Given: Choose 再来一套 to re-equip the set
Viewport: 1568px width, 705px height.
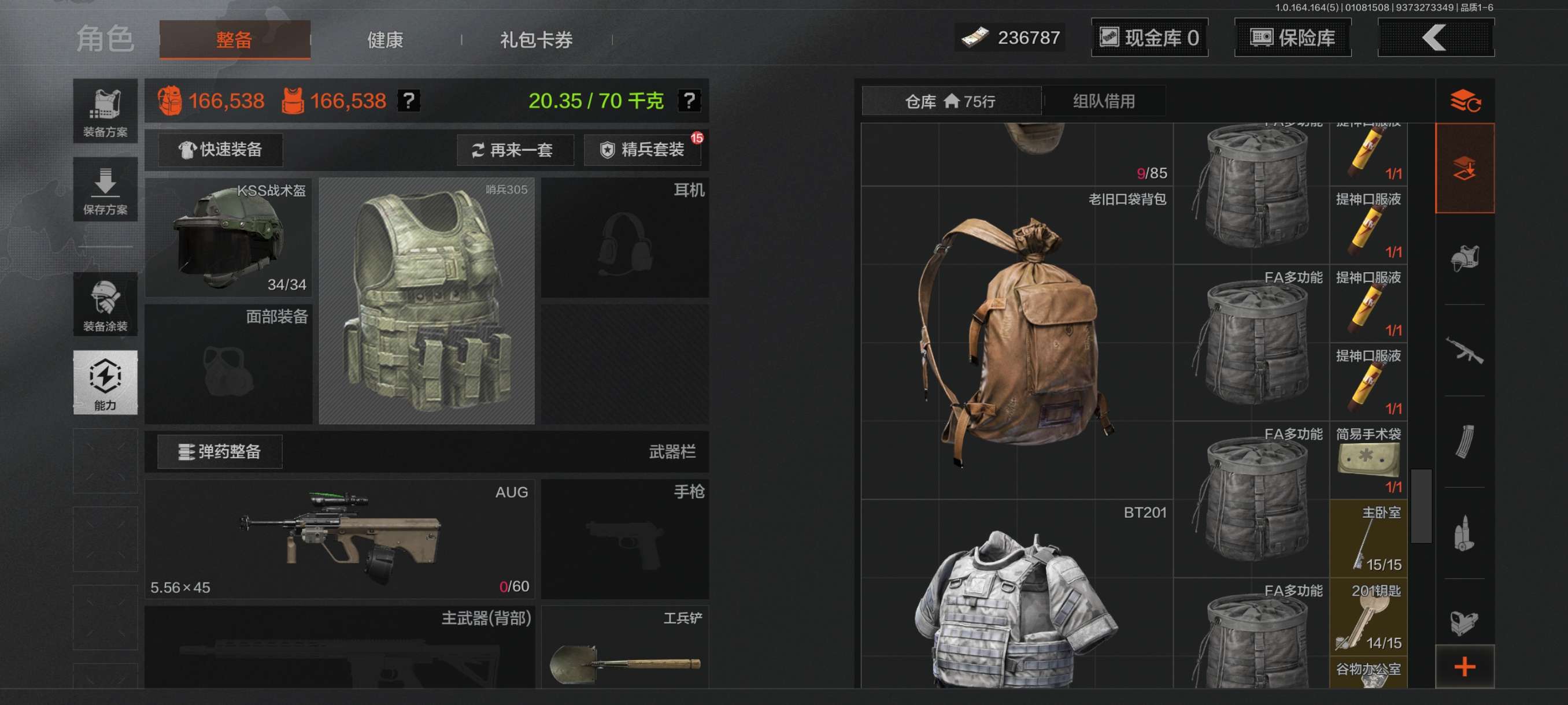Looking at the screenshot, I should [x=515, y=150].
